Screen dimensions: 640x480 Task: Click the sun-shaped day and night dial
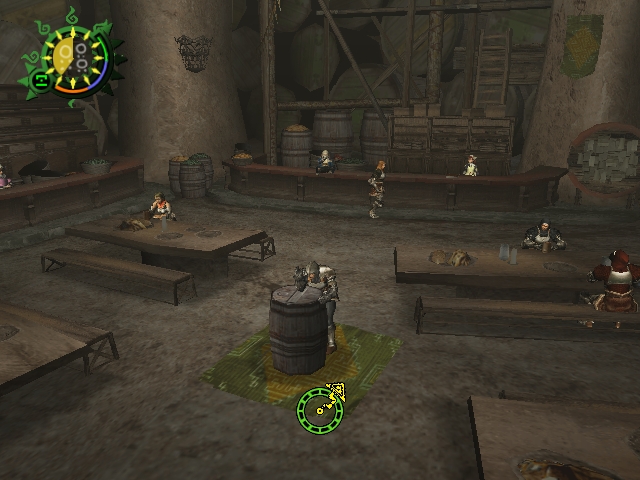click(x=74, y=56)
